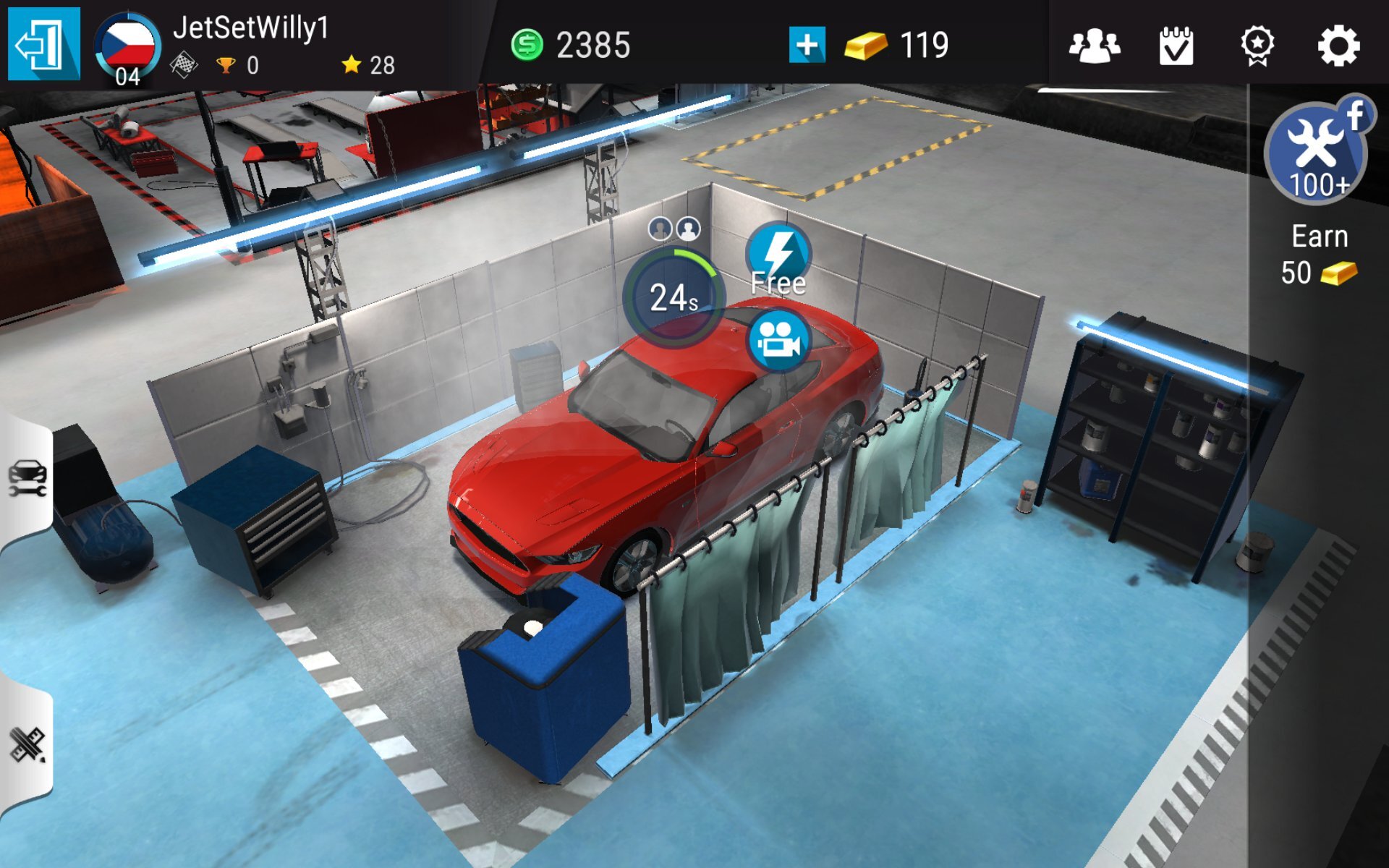Open the gear settings menu

point(1338,46)
